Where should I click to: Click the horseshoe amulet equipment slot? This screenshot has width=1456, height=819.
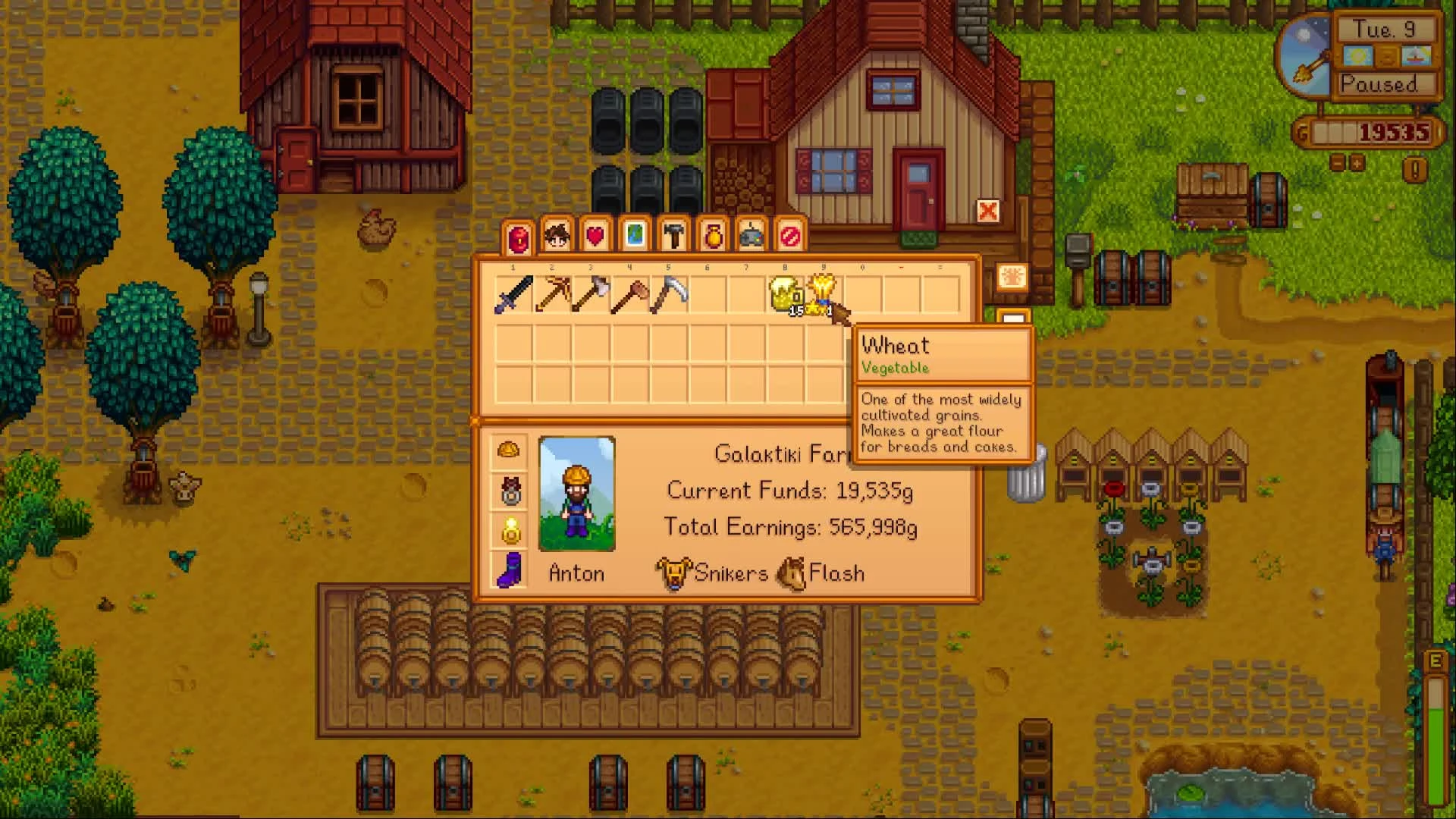point(510,491)
